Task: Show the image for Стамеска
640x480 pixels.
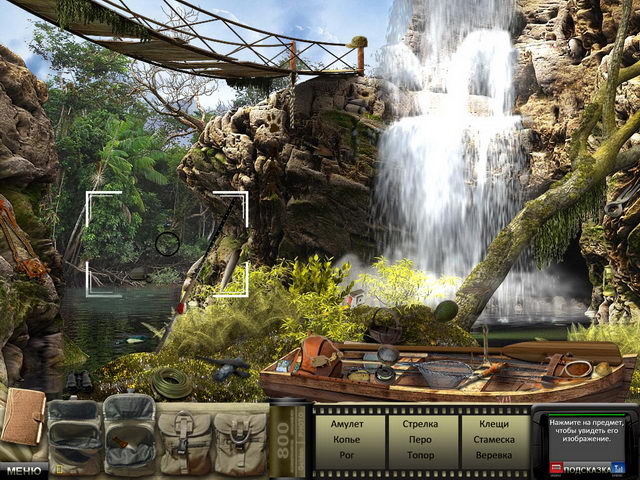Action: (494, 439)
